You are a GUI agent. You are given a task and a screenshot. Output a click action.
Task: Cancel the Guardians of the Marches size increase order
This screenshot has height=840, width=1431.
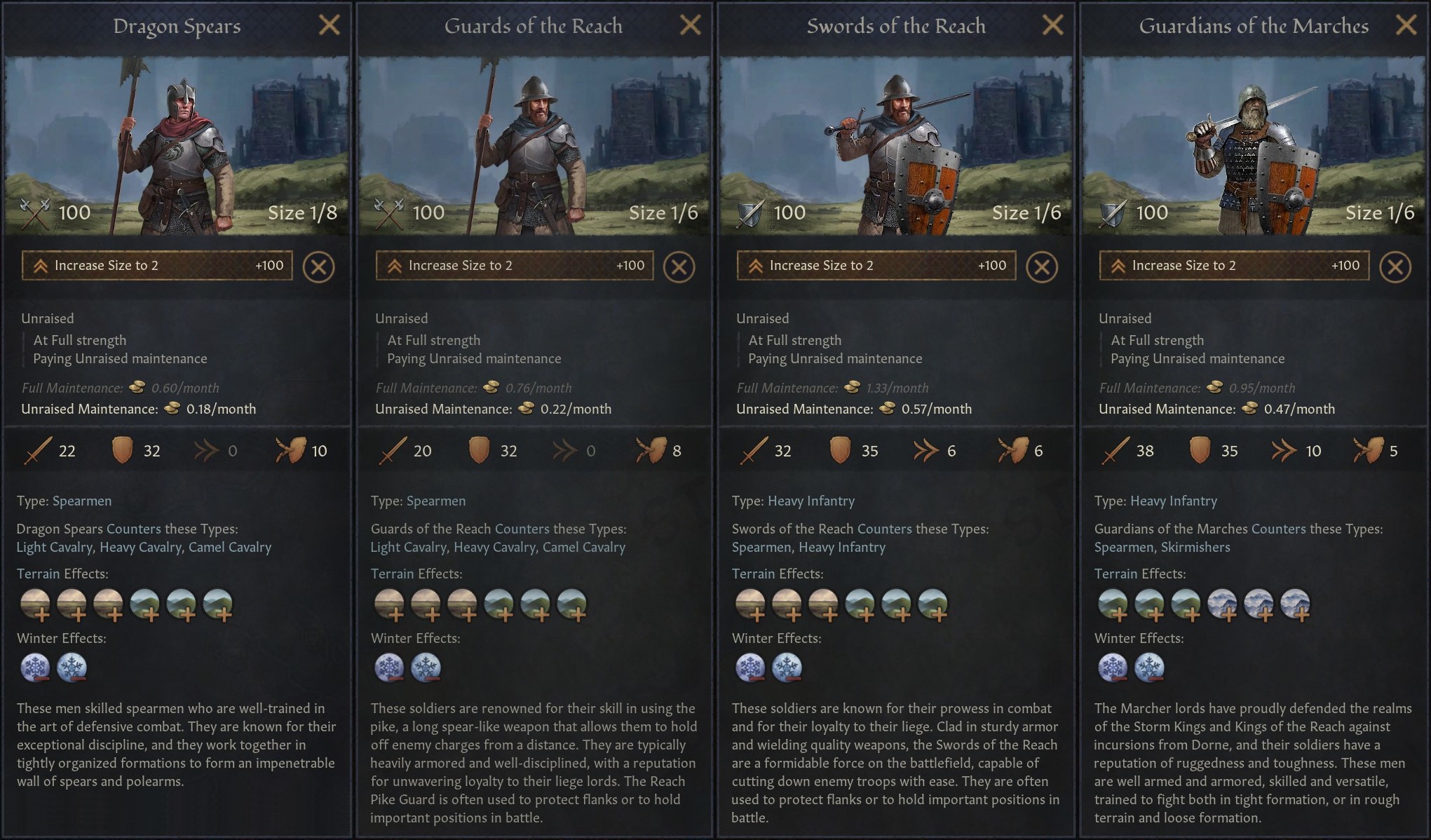click(x=1396, y=266)
